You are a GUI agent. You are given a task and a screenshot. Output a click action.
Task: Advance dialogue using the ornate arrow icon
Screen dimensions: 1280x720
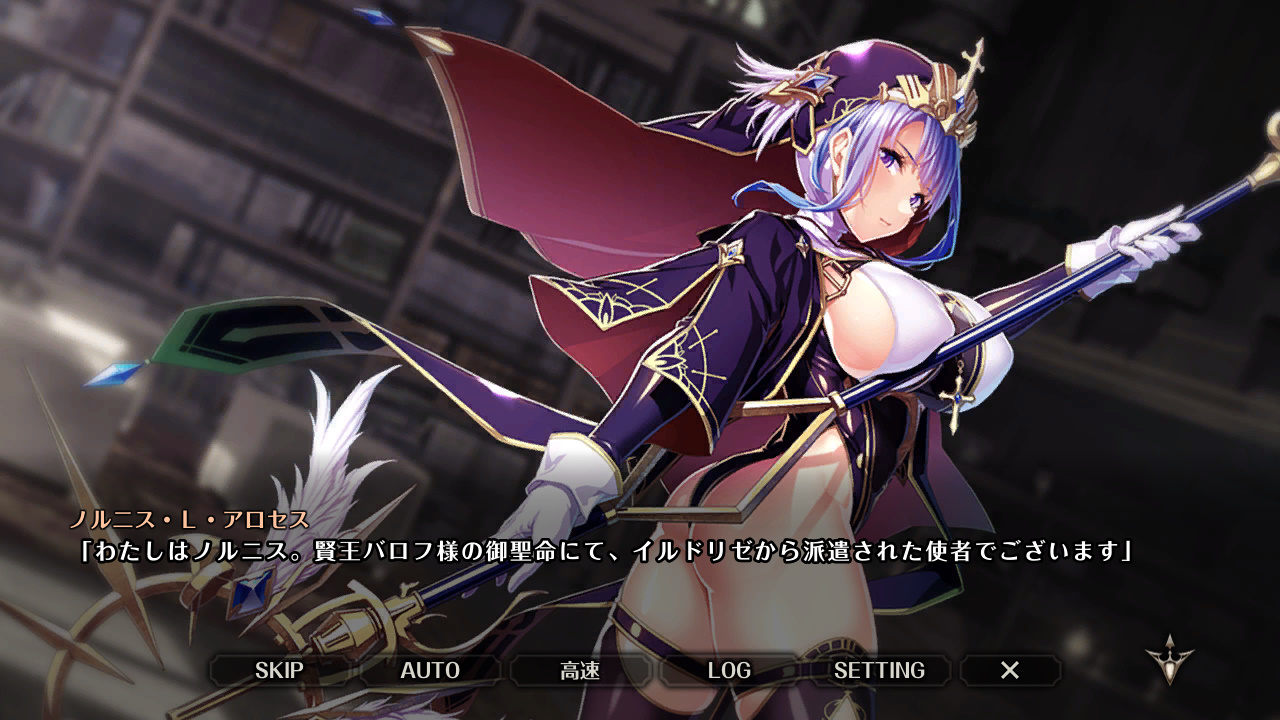[x=1169, y=660]
